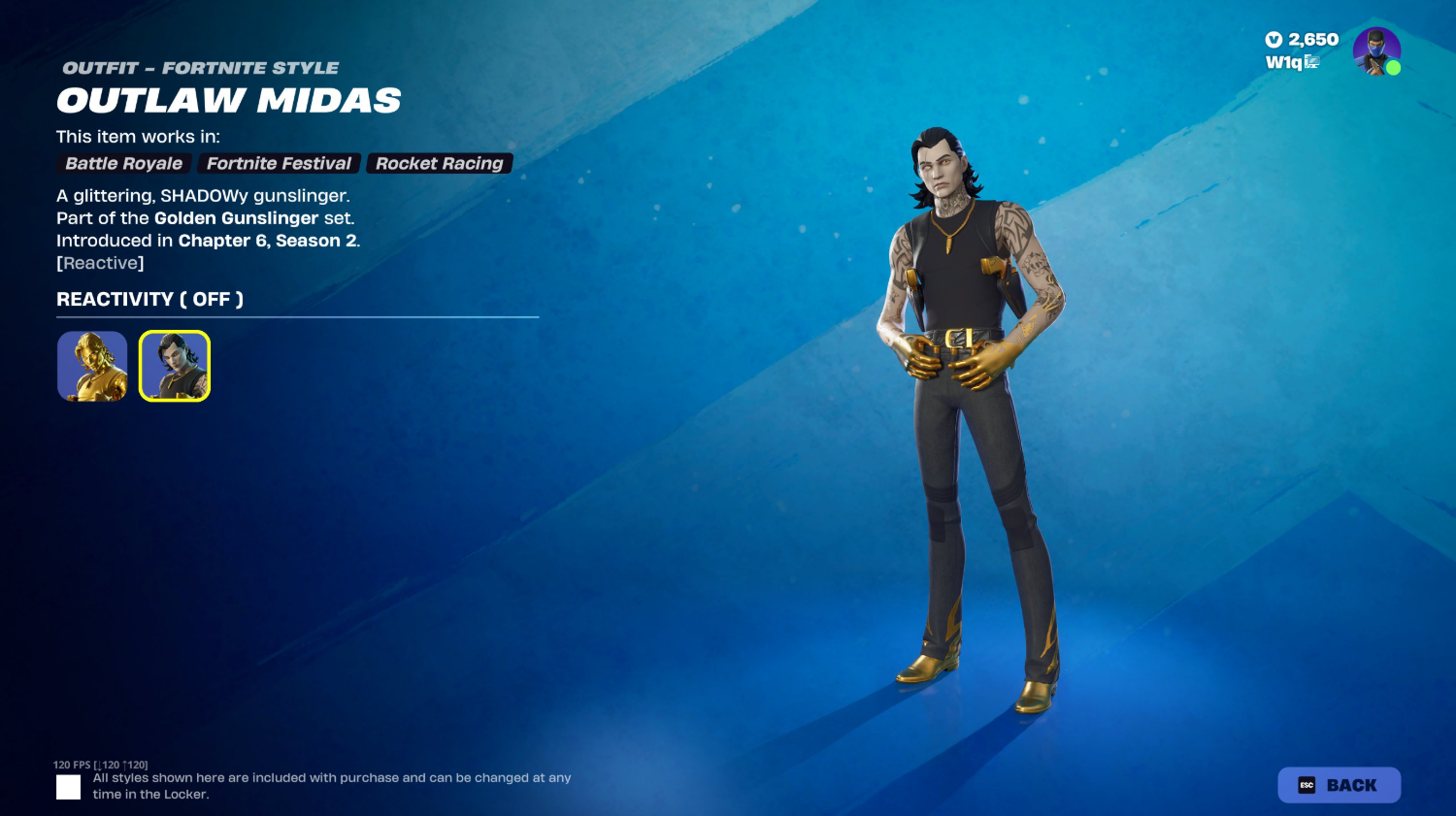Image resolution: width=1456 pixels, height=816 pixels.
Task: Expand the Chapter 6, Season 2 info
Action: tap(268, 241)
